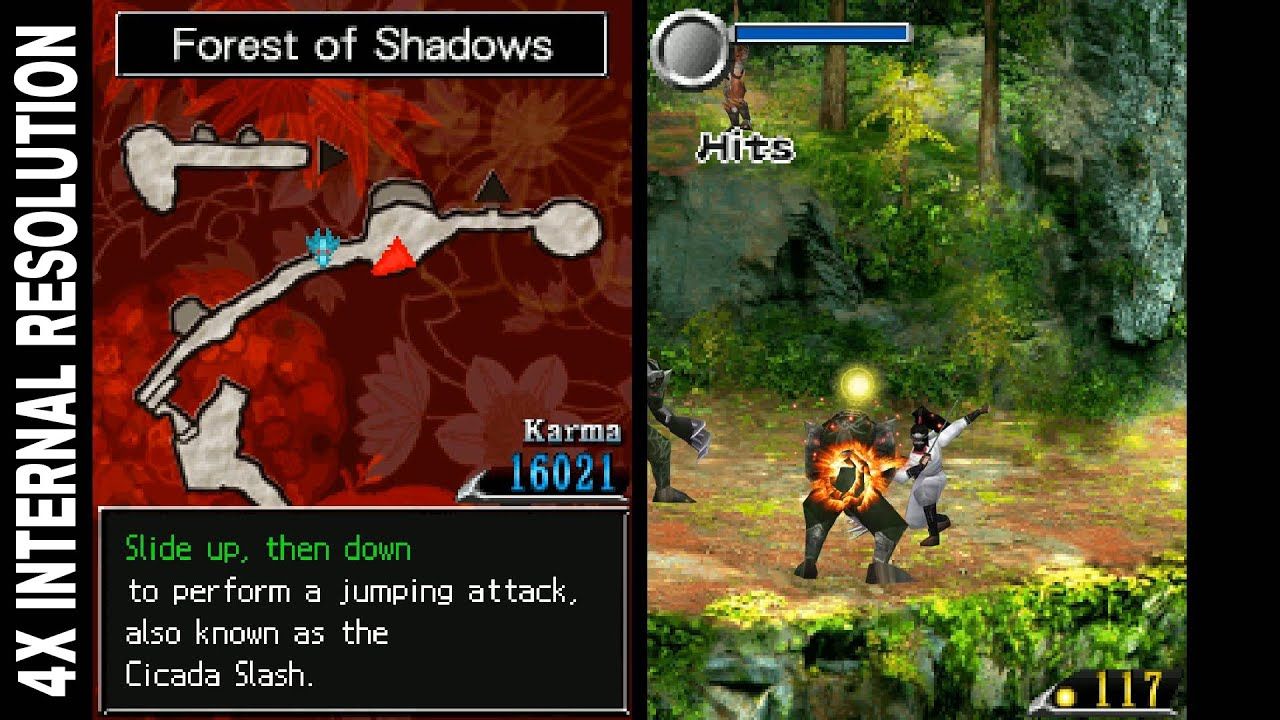This screenshot has height=720, width=1280.
Task: Click the black triangle above the right map path
Action: click(x=491, y=189)
